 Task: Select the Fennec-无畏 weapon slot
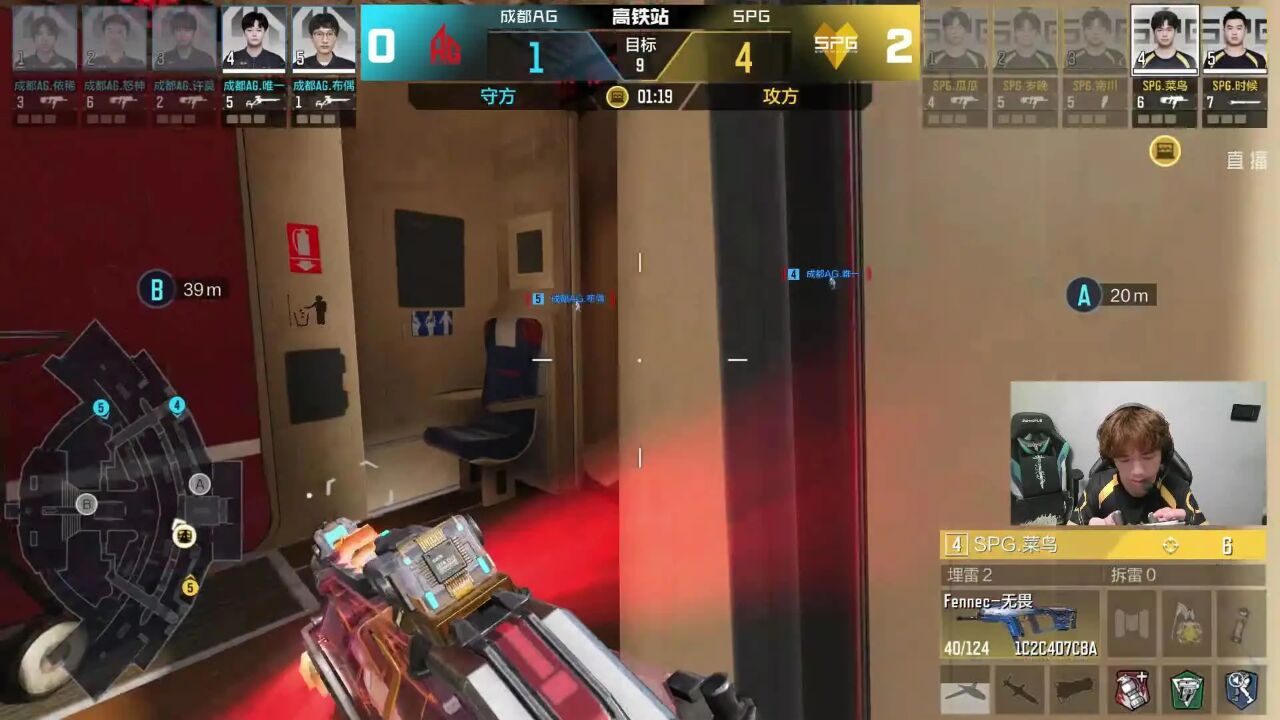pos(1018,624)
